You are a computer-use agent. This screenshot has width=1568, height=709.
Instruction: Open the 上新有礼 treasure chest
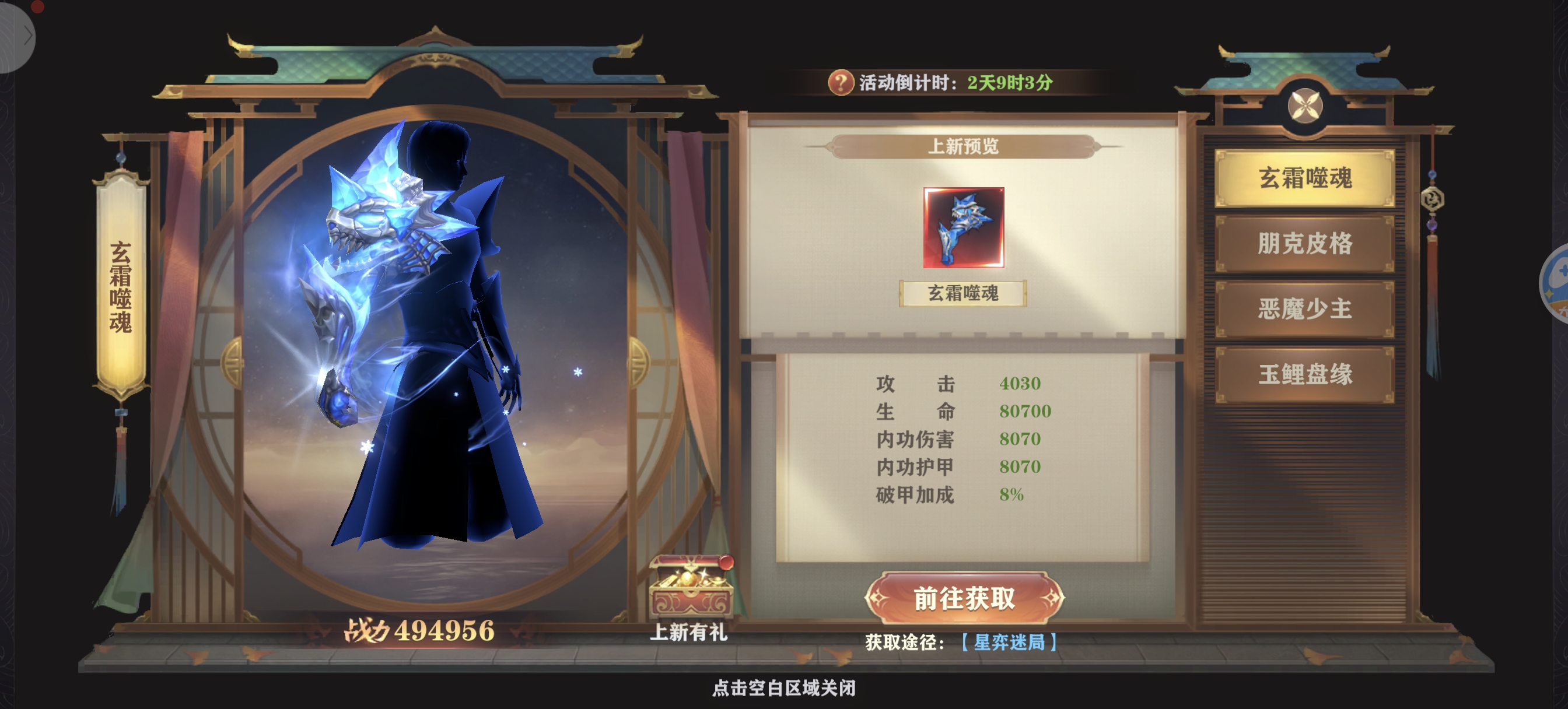pyautogui.click(x=690, y=586)
